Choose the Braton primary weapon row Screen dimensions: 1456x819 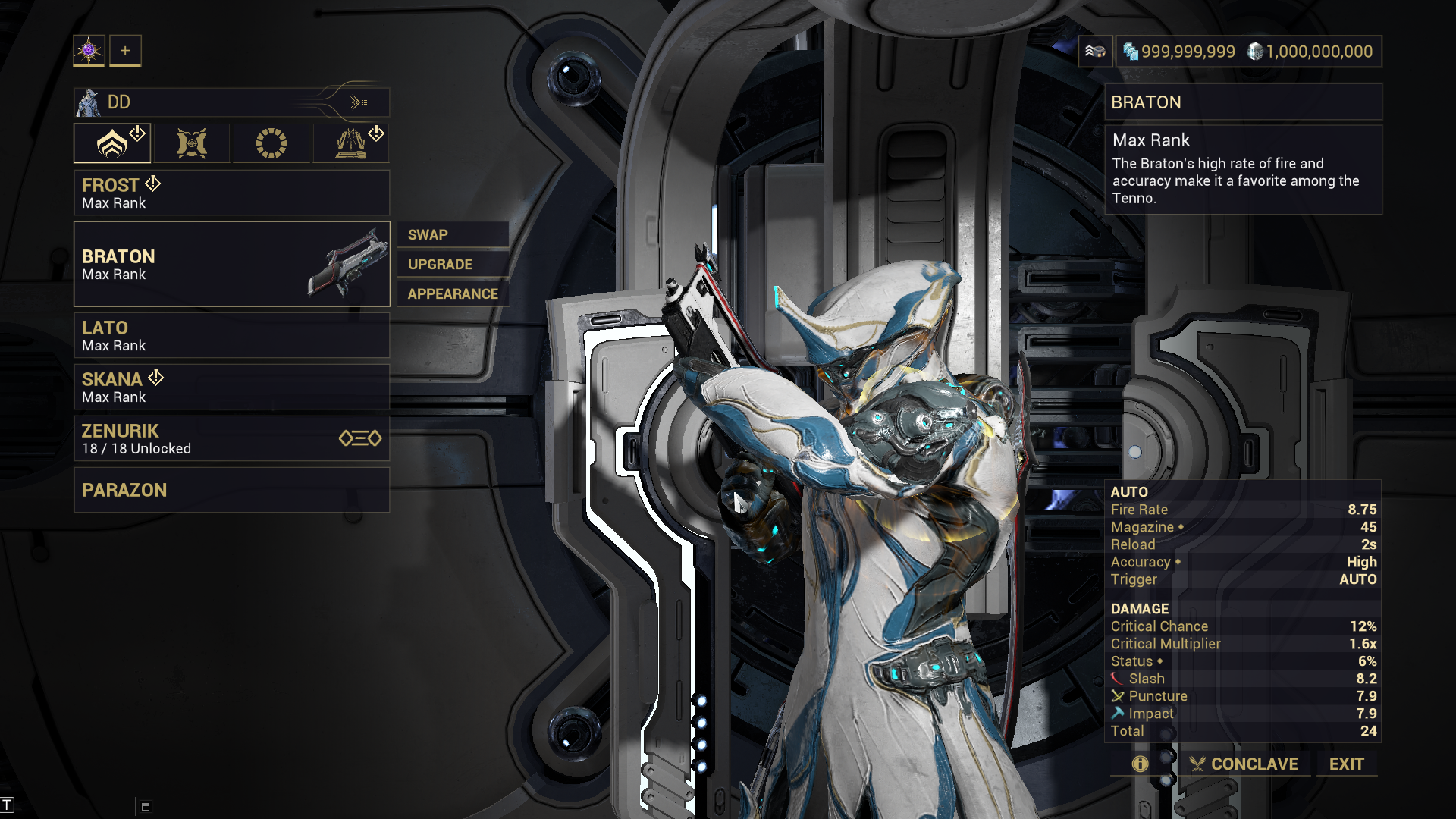tap(231, 264)
